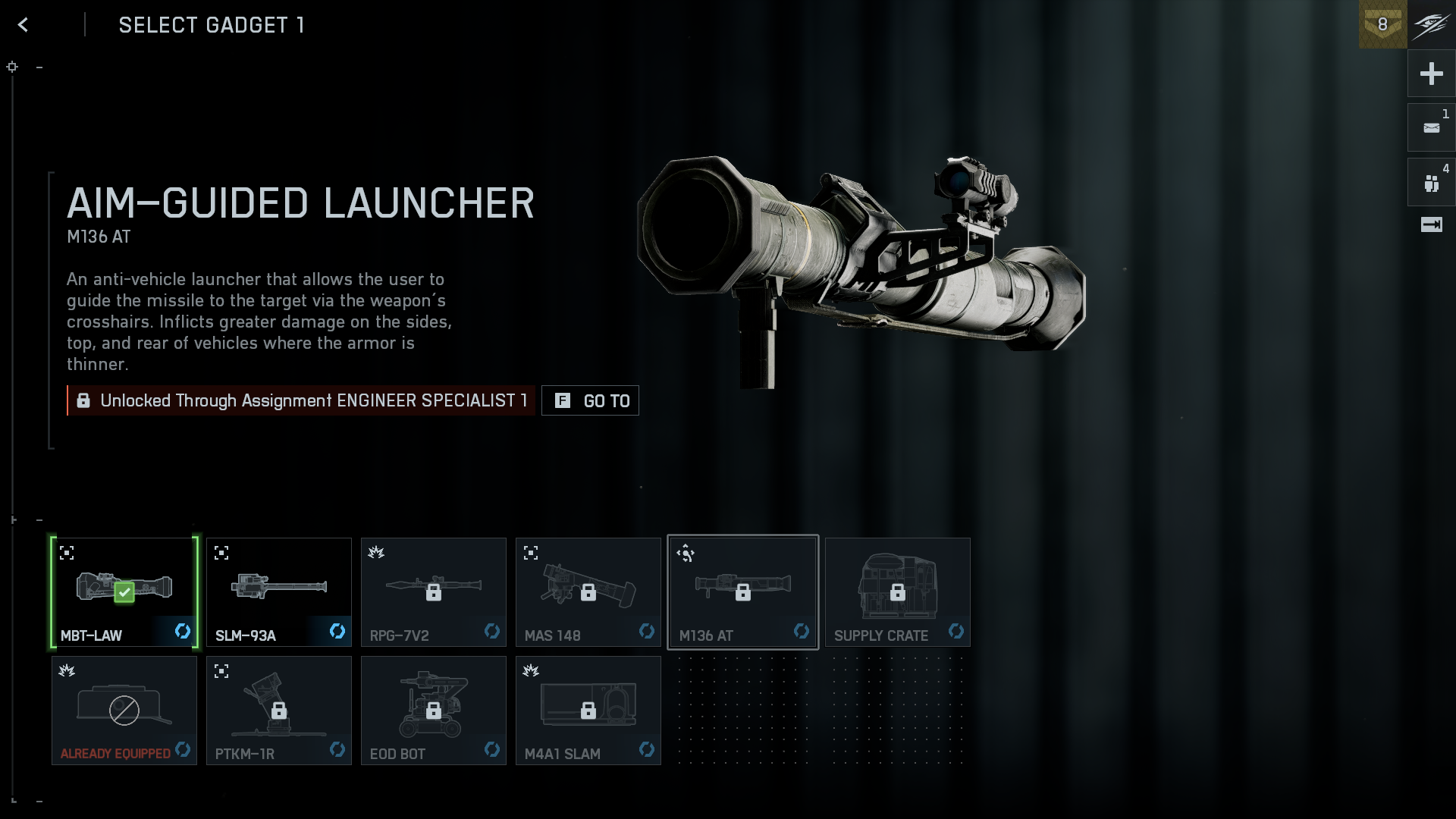Choose the SLM-93A launcher tile
The width and height of the screenshot is (1456, 819).
coord(279,592)
